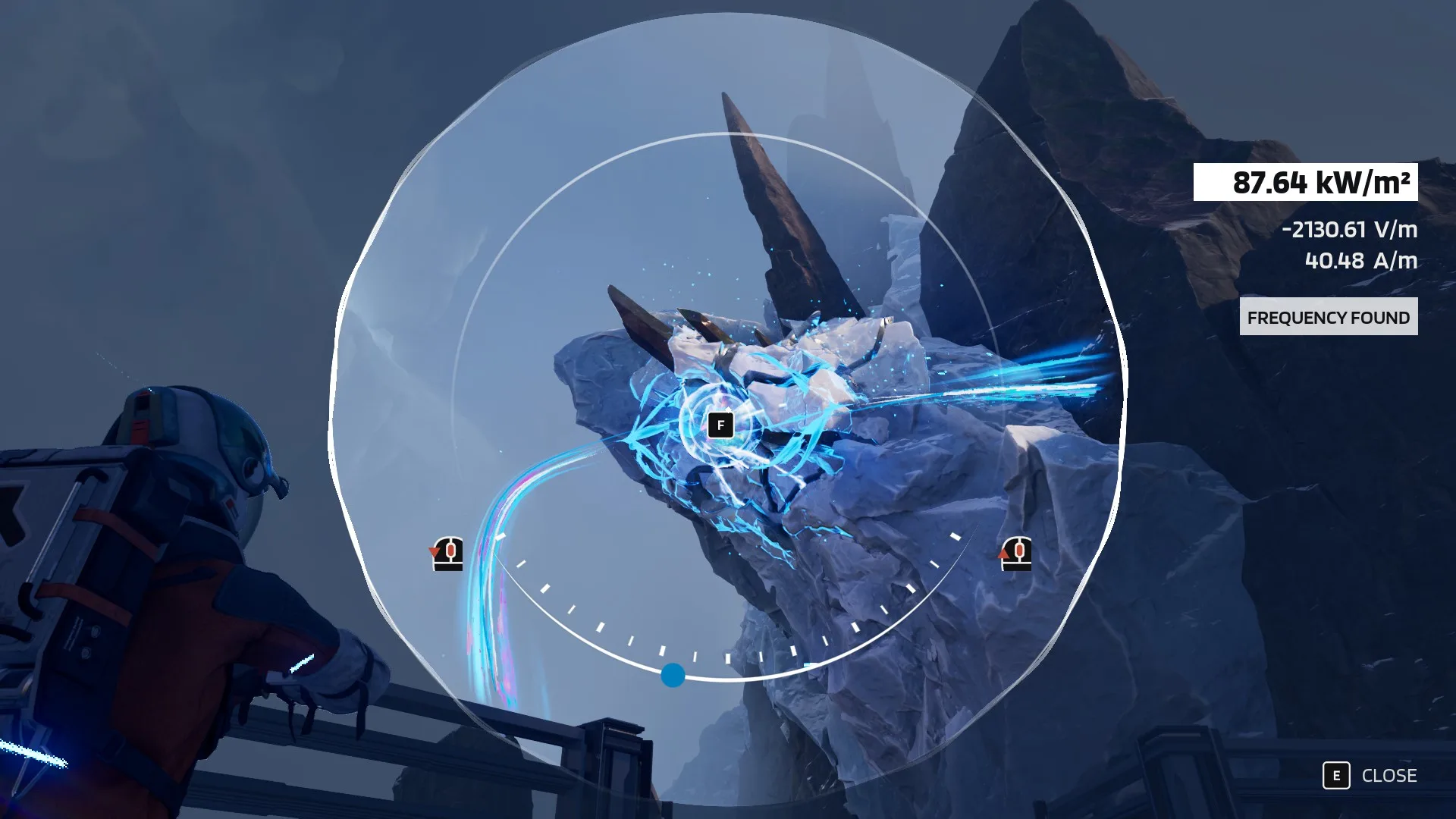Close the frequency scanner view
This screenshot has height=819, width=1456.
click(1370, 776)
